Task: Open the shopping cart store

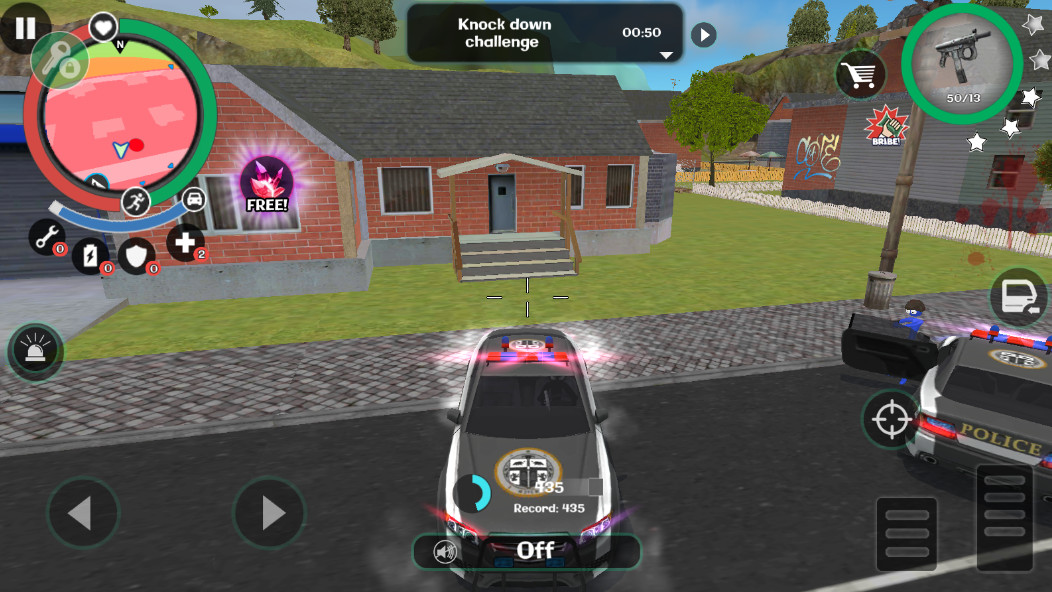Action: (x=861, y=73)
